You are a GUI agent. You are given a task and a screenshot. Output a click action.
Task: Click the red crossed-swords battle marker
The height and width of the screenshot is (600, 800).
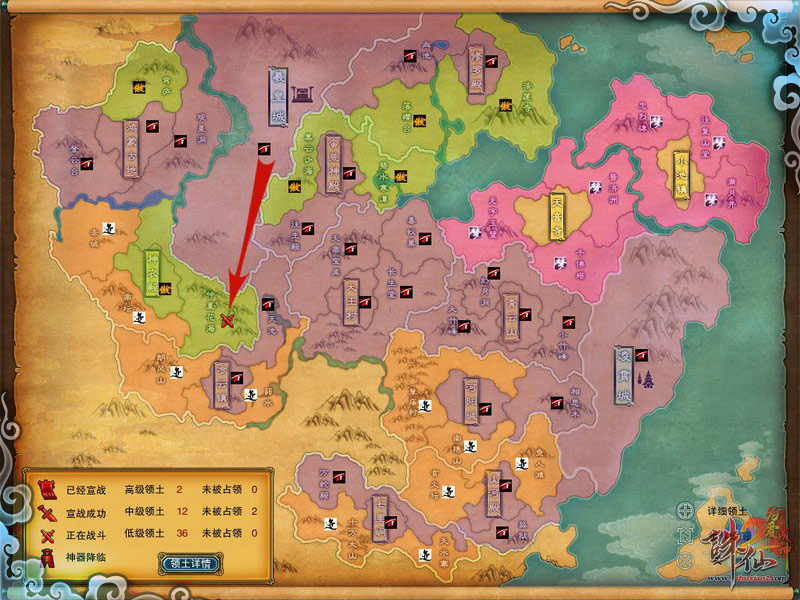click(229, 321)
